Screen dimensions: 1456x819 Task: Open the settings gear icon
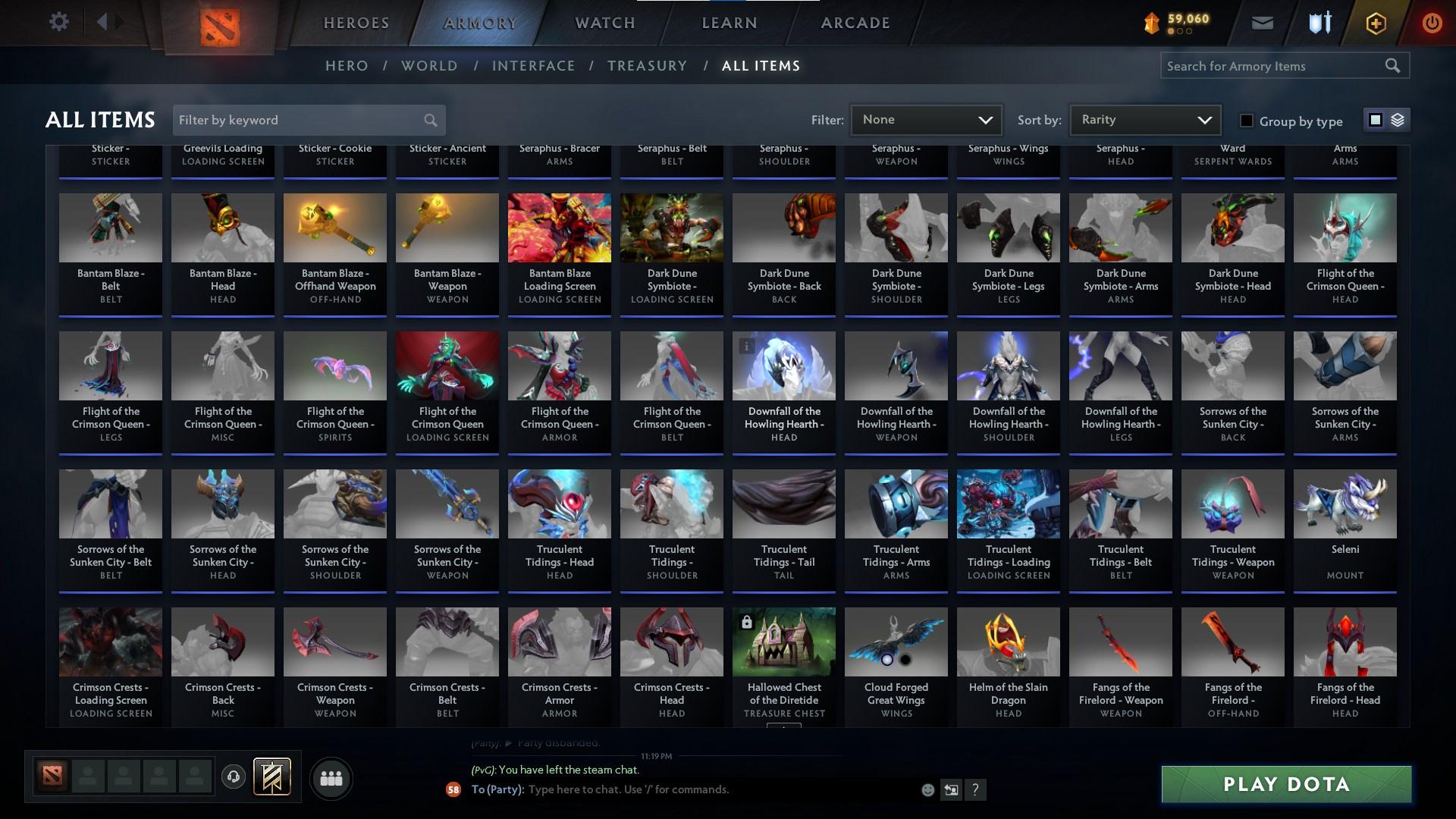point(59,21)
